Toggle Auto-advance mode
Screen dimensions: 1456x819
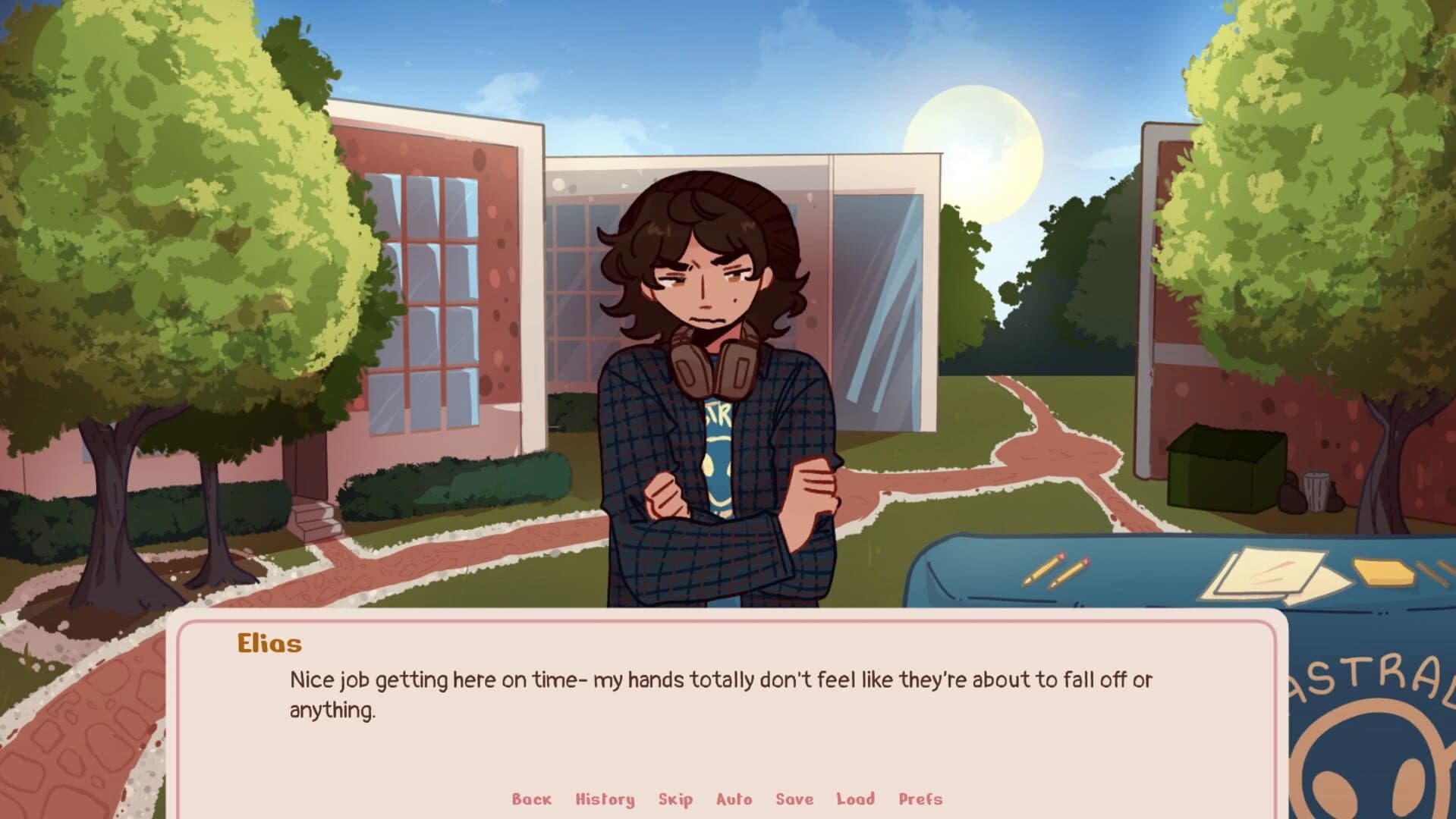pyautogui.click(x=733, y=799)
